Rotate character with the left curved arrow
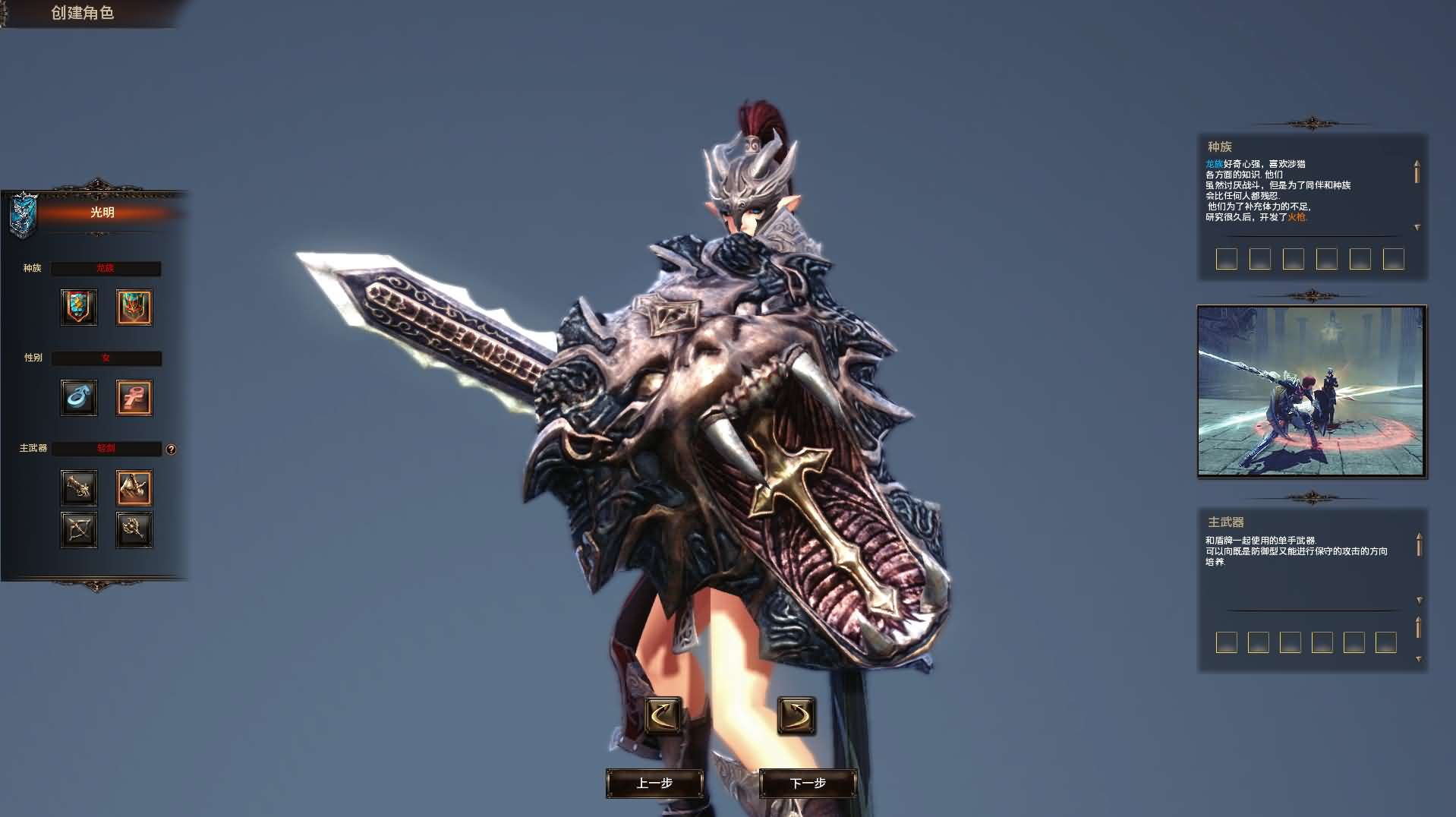Image resolution: width=1456 pixels, height=817 pixels. click(x=663, y=715)
